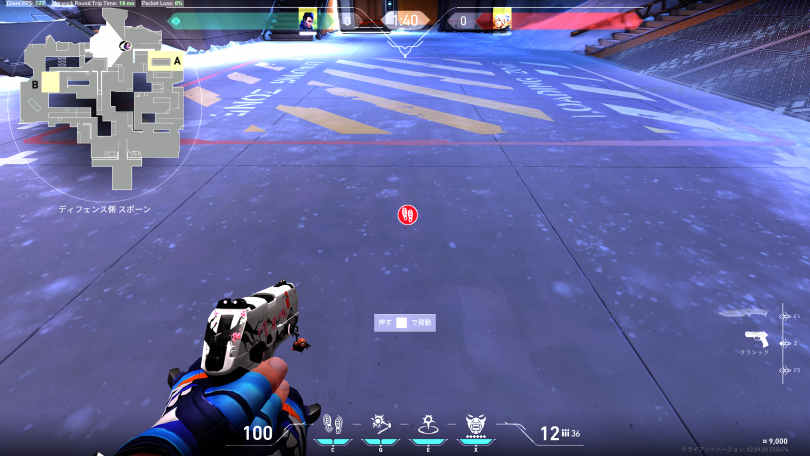
Task: Click the minimap in the corner
Action: [x=103, y=105]
